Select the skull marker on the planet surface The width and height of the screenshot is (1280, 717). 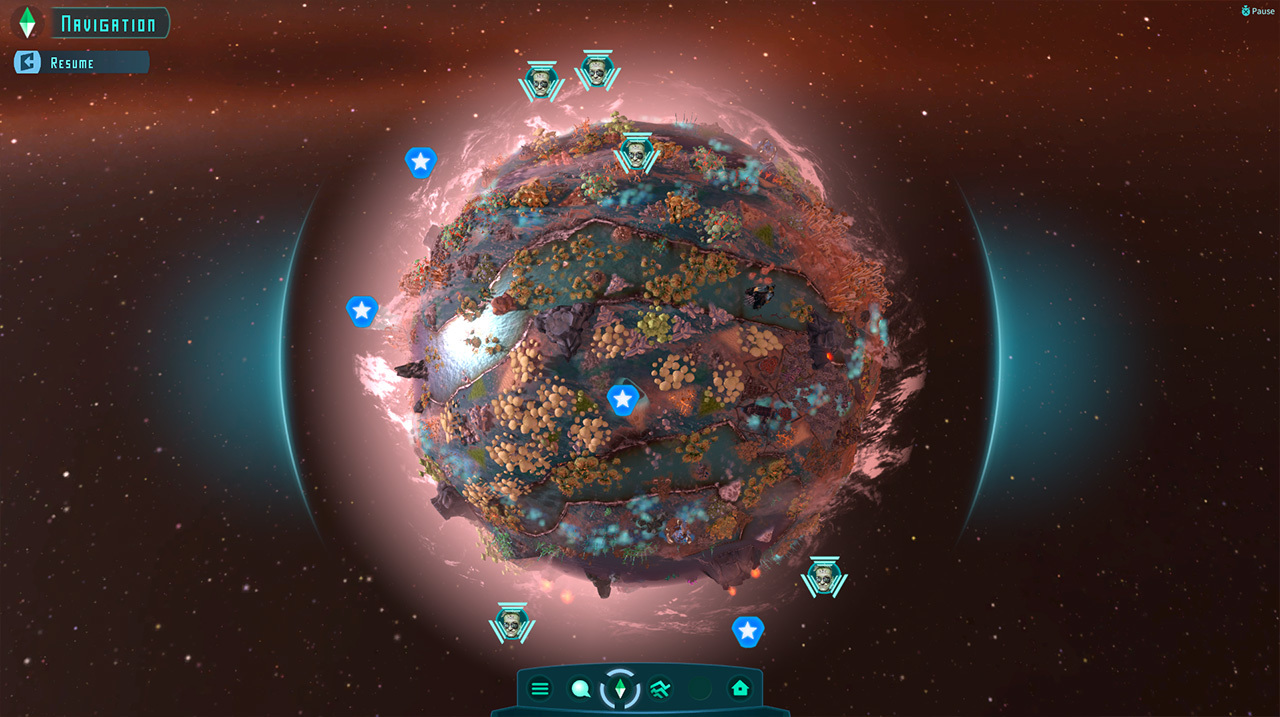tap(634, 153)
